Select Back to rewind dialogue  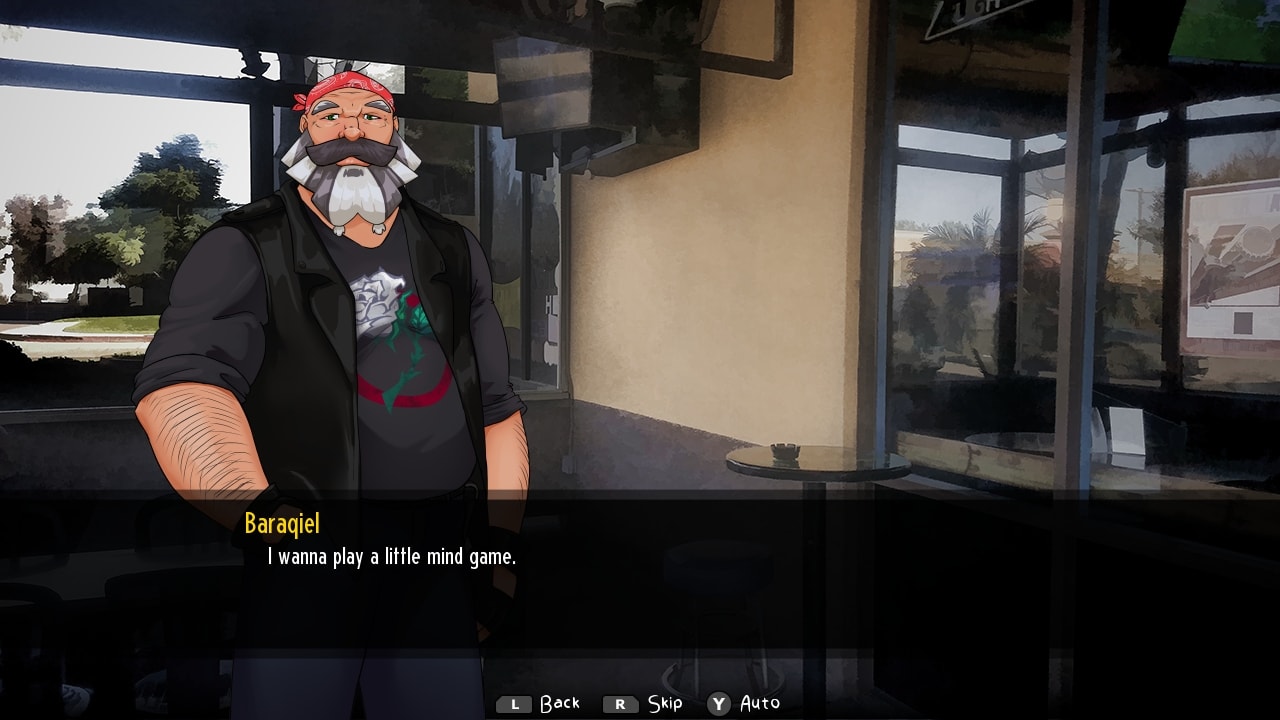[561, 704]
